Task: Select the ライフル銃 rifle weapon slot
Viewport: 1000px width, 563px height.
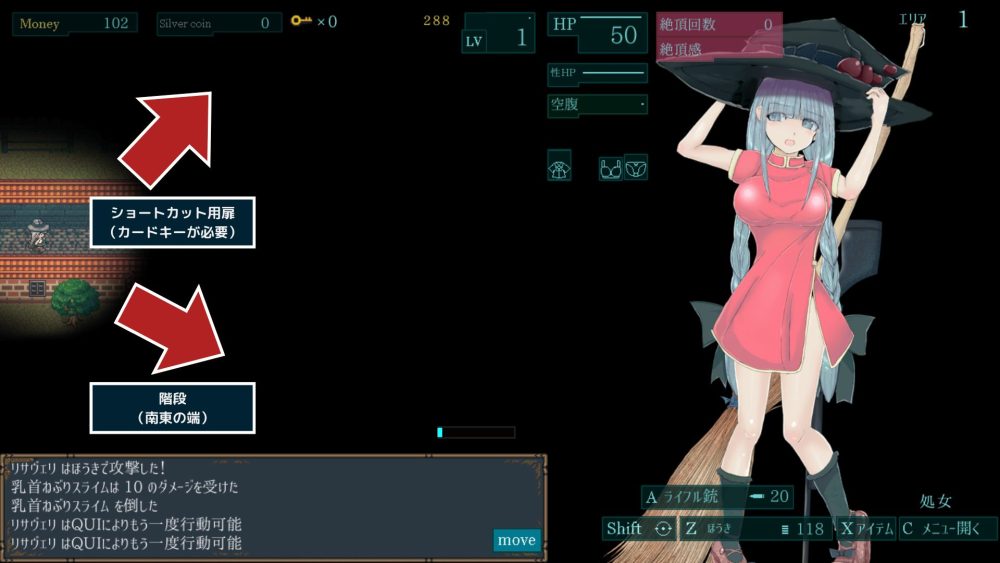Action: click(718, 497)
